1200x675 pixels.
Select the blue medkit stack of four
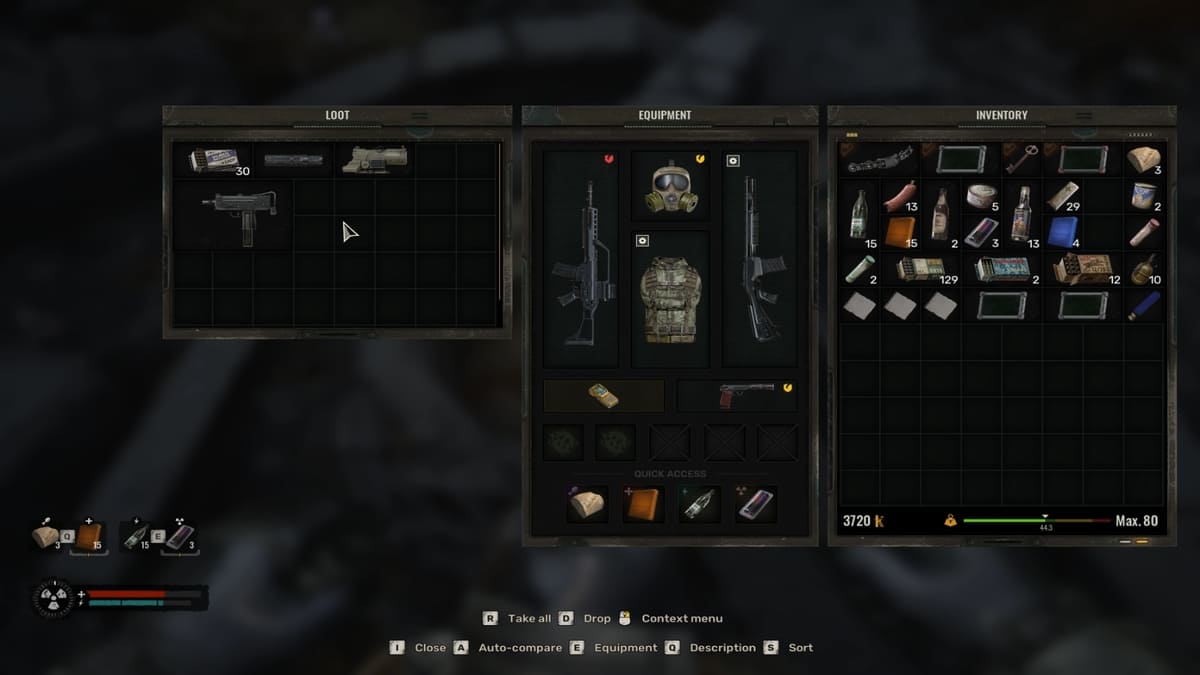1063,231
